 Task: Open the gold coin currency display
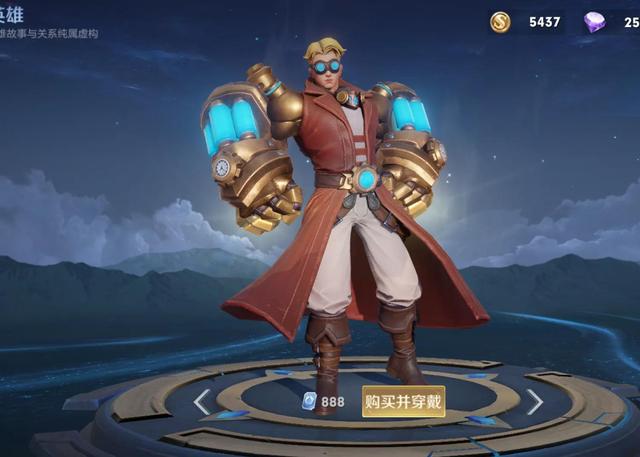[x=527, y=21]
